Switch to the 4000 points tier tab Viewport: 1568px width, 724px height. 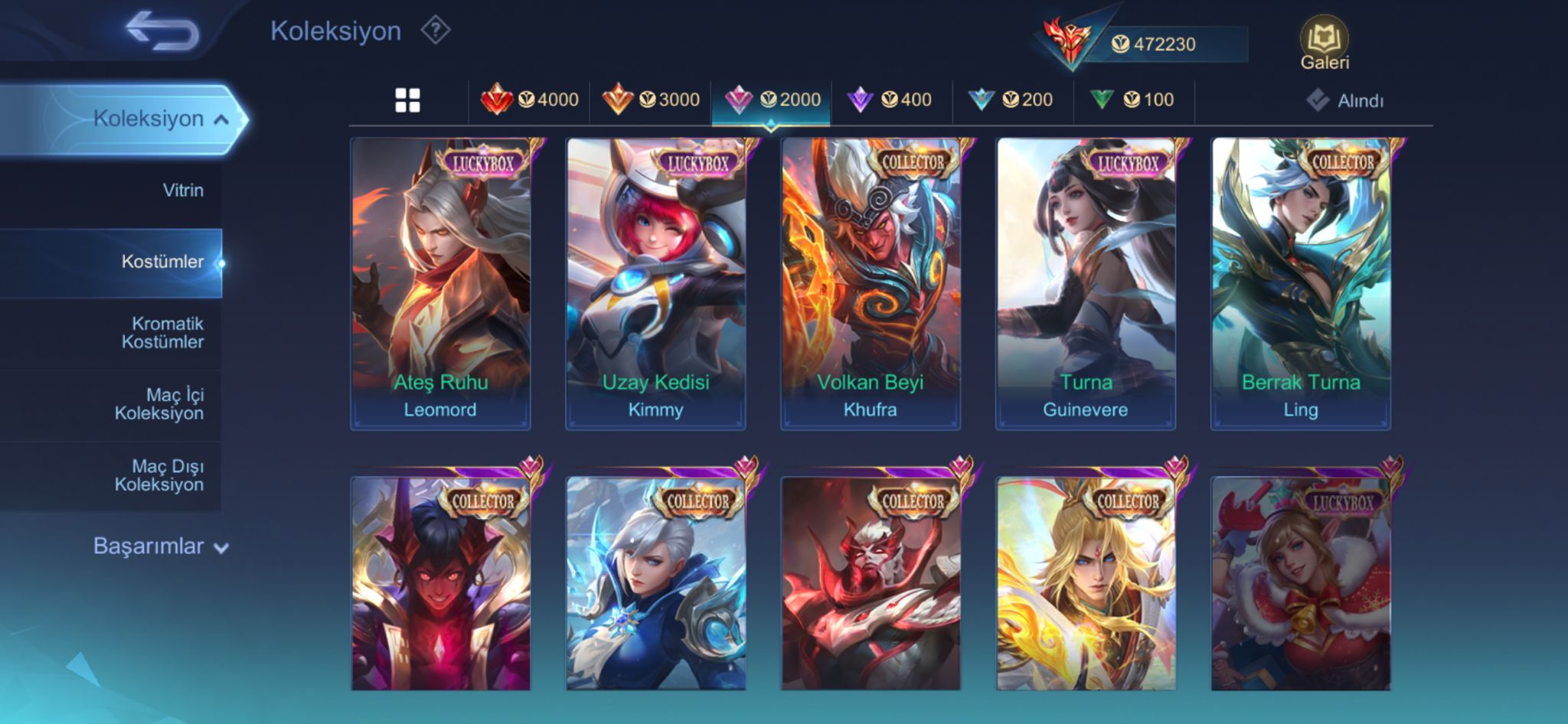click(530, 100)
